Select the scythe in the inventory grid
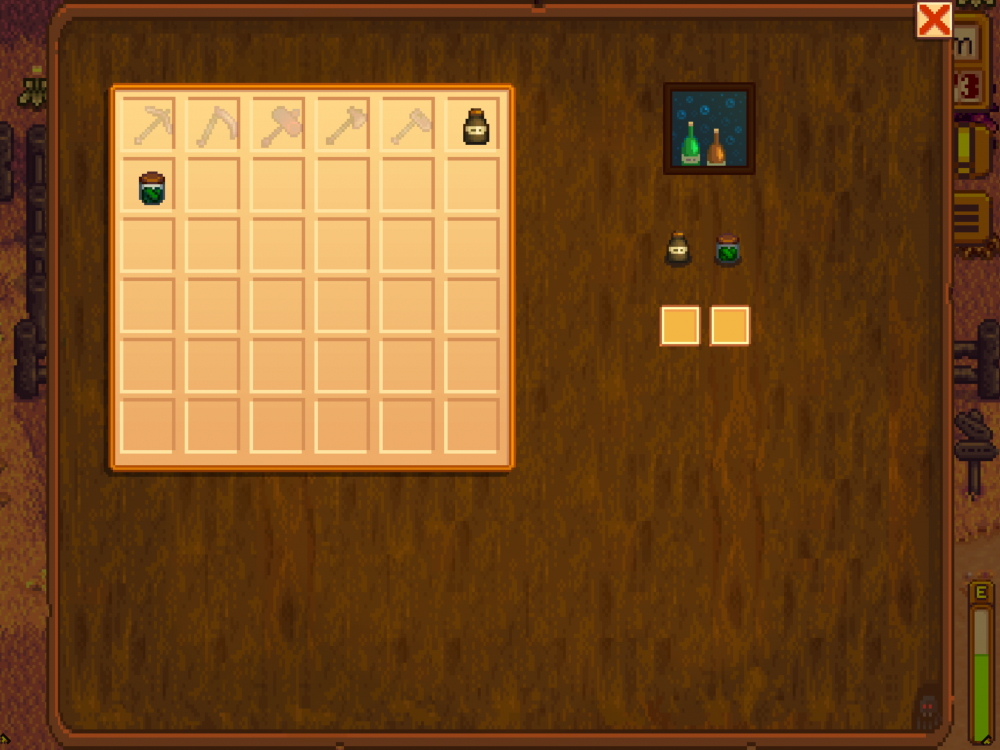 tap(213, 125)
